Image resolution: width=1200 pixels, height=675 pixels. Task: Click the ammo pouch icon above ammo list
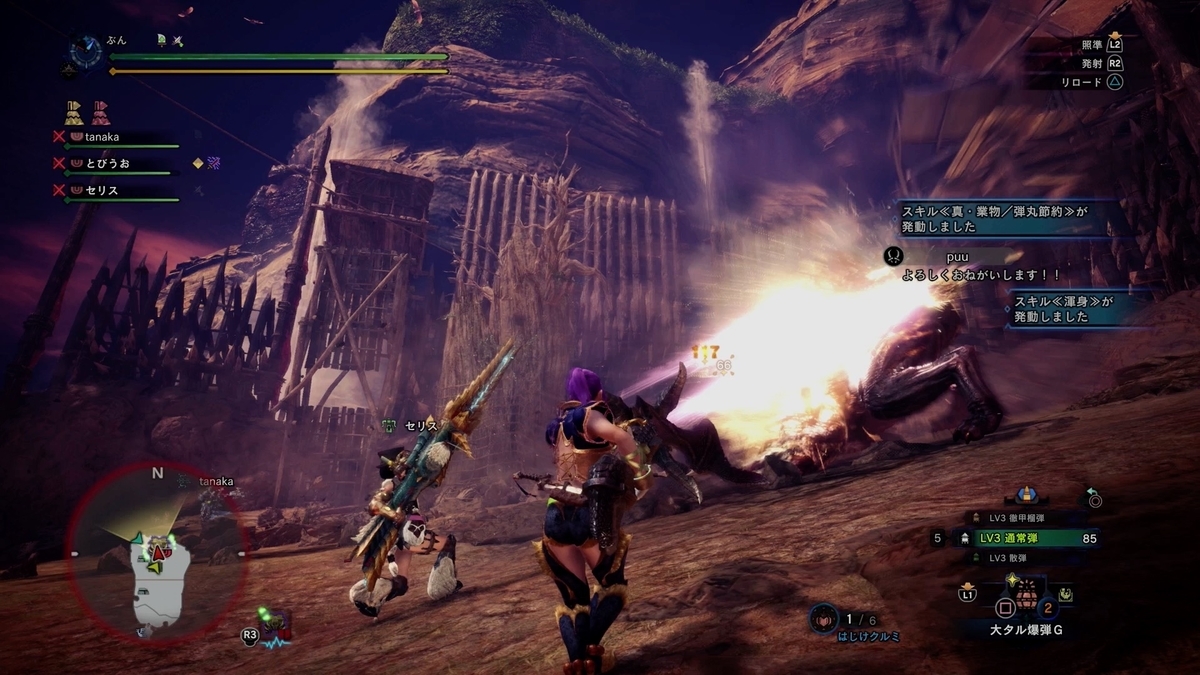(x=1024, y=495)
